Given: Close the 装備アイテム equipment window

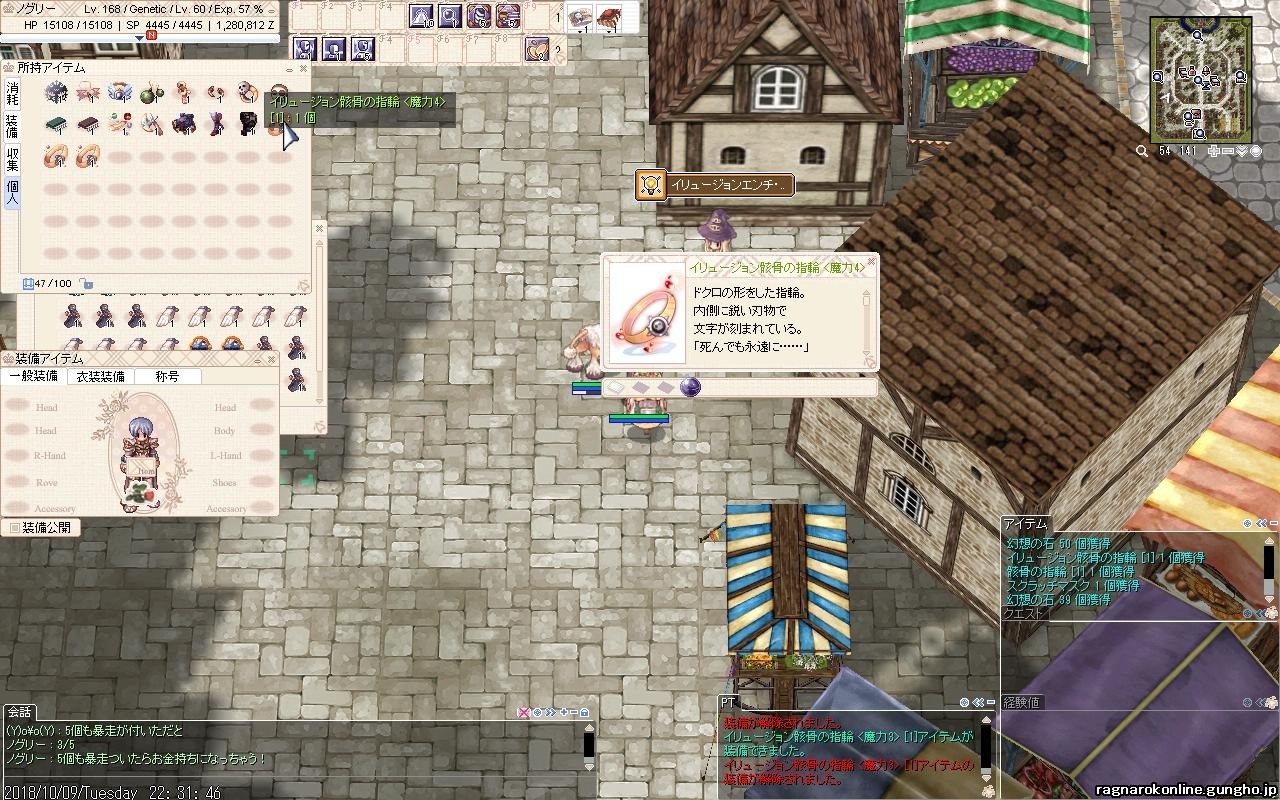Looking at the screenshot, I should [270, 359].
